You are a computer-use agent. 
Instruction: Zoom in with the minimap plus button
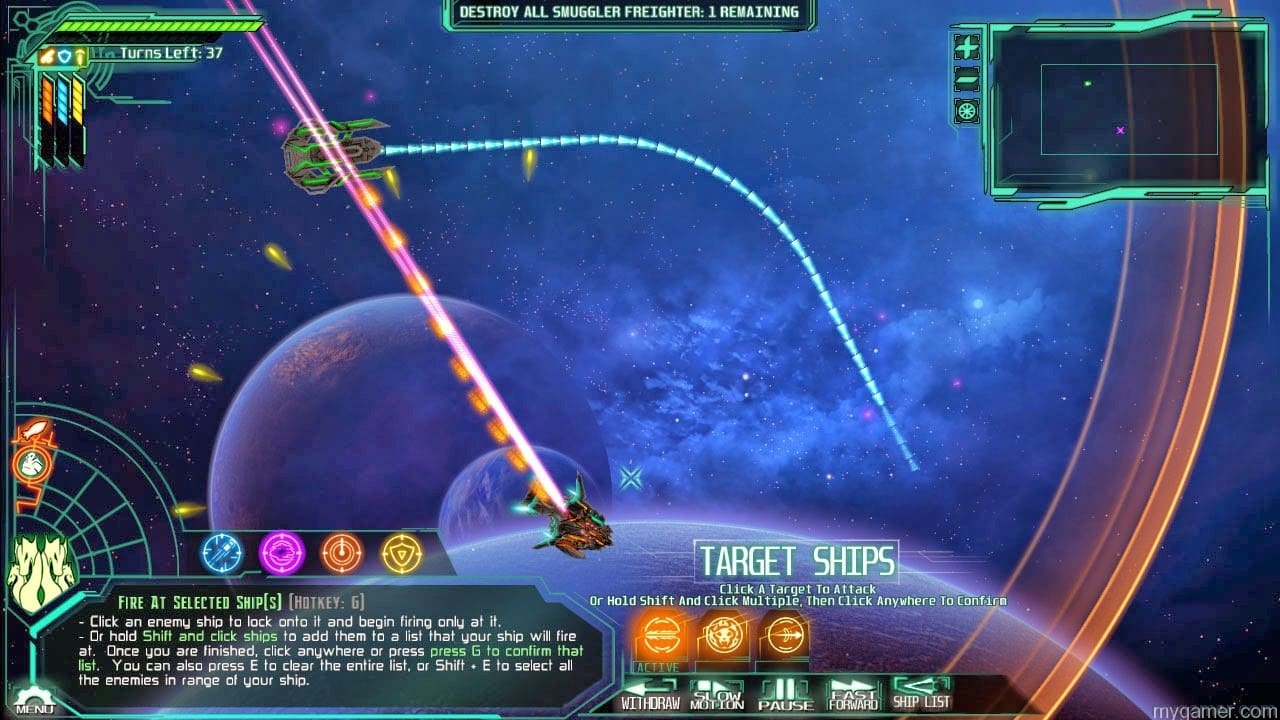[x=967, y=47]
